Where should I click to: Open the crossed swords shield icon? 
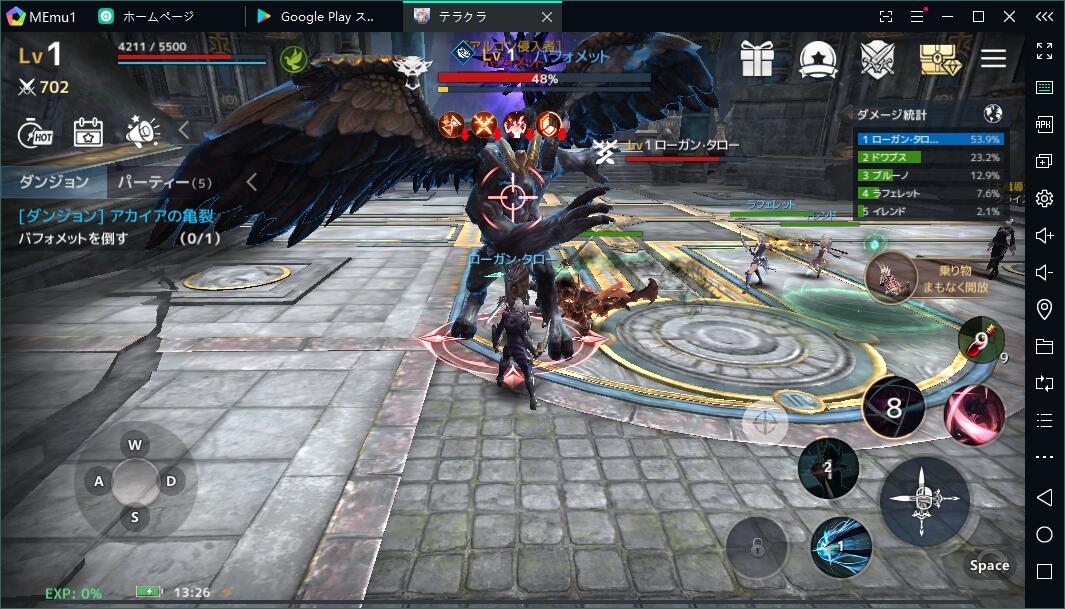(x=877, y=59)
